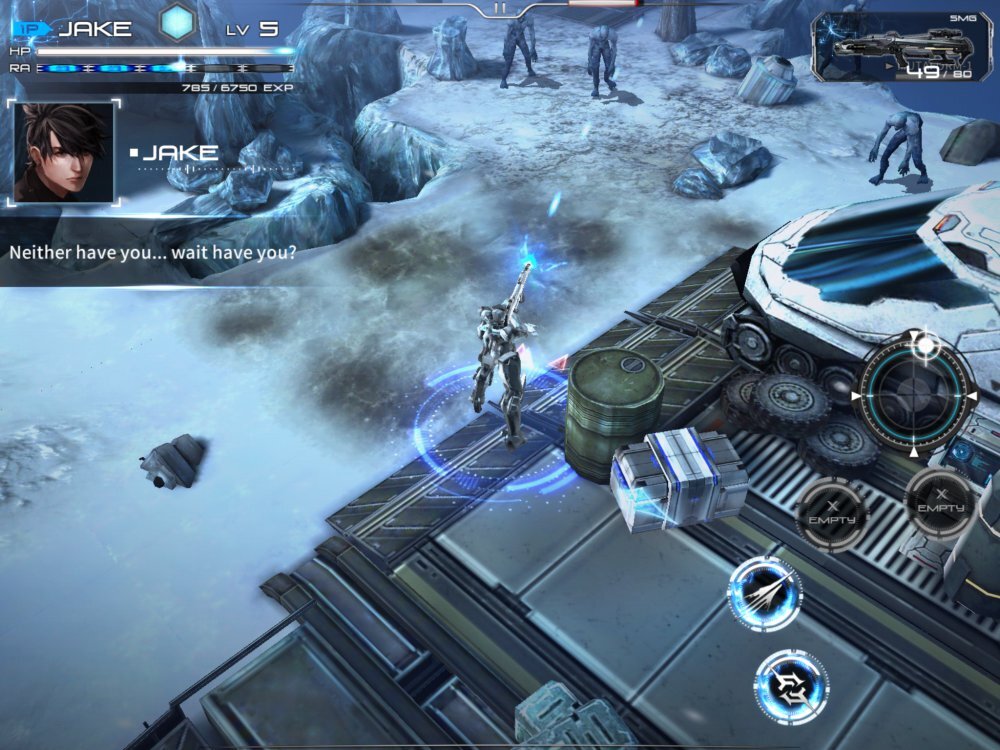Activate the blue dash arrows skill
This screenshot has height=750, width=1000.
click(x=765, y=593)
